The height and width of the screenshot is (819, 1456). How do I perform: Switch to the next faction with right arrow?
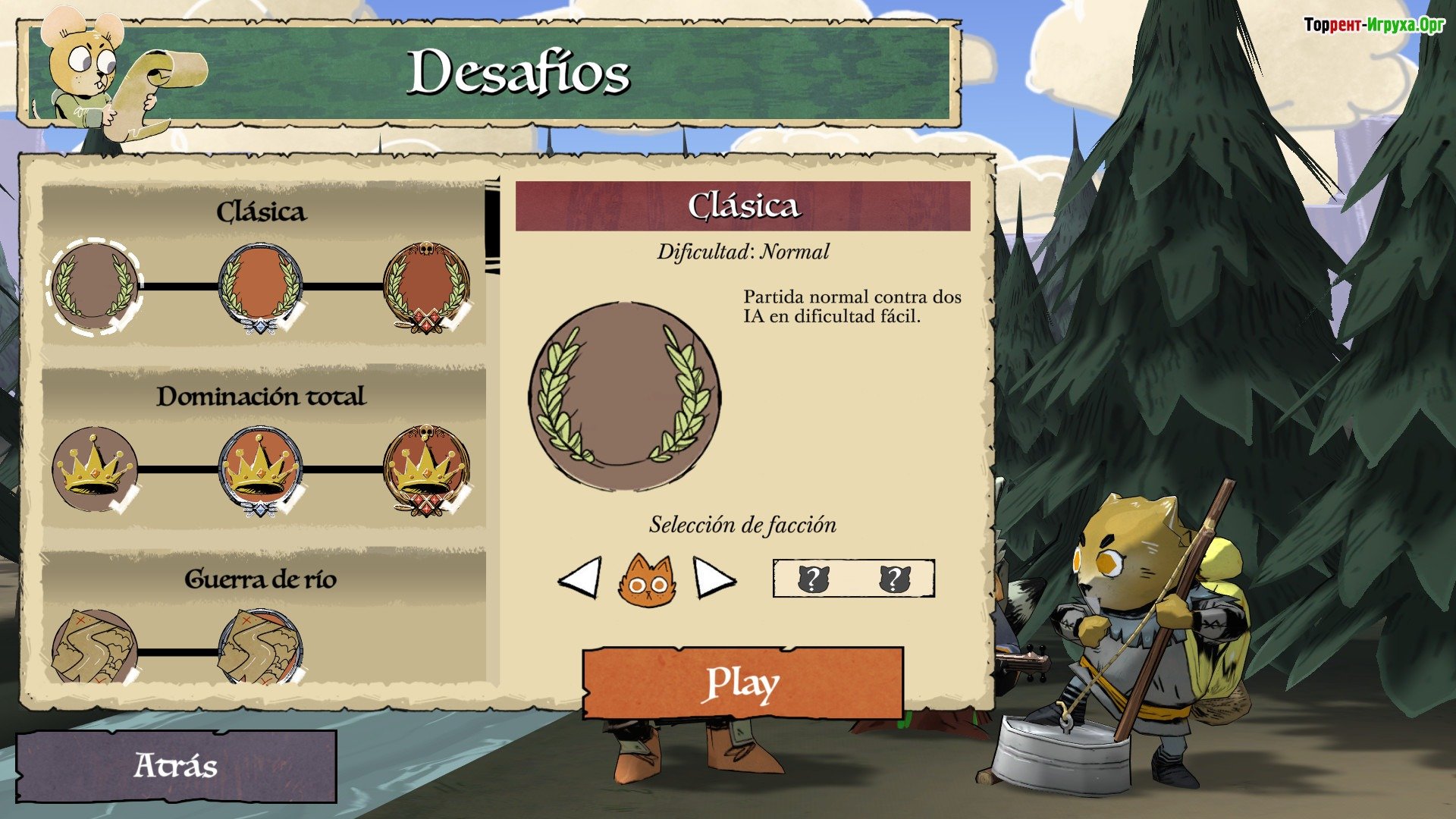pyautogui.click(x=714, y=580)
